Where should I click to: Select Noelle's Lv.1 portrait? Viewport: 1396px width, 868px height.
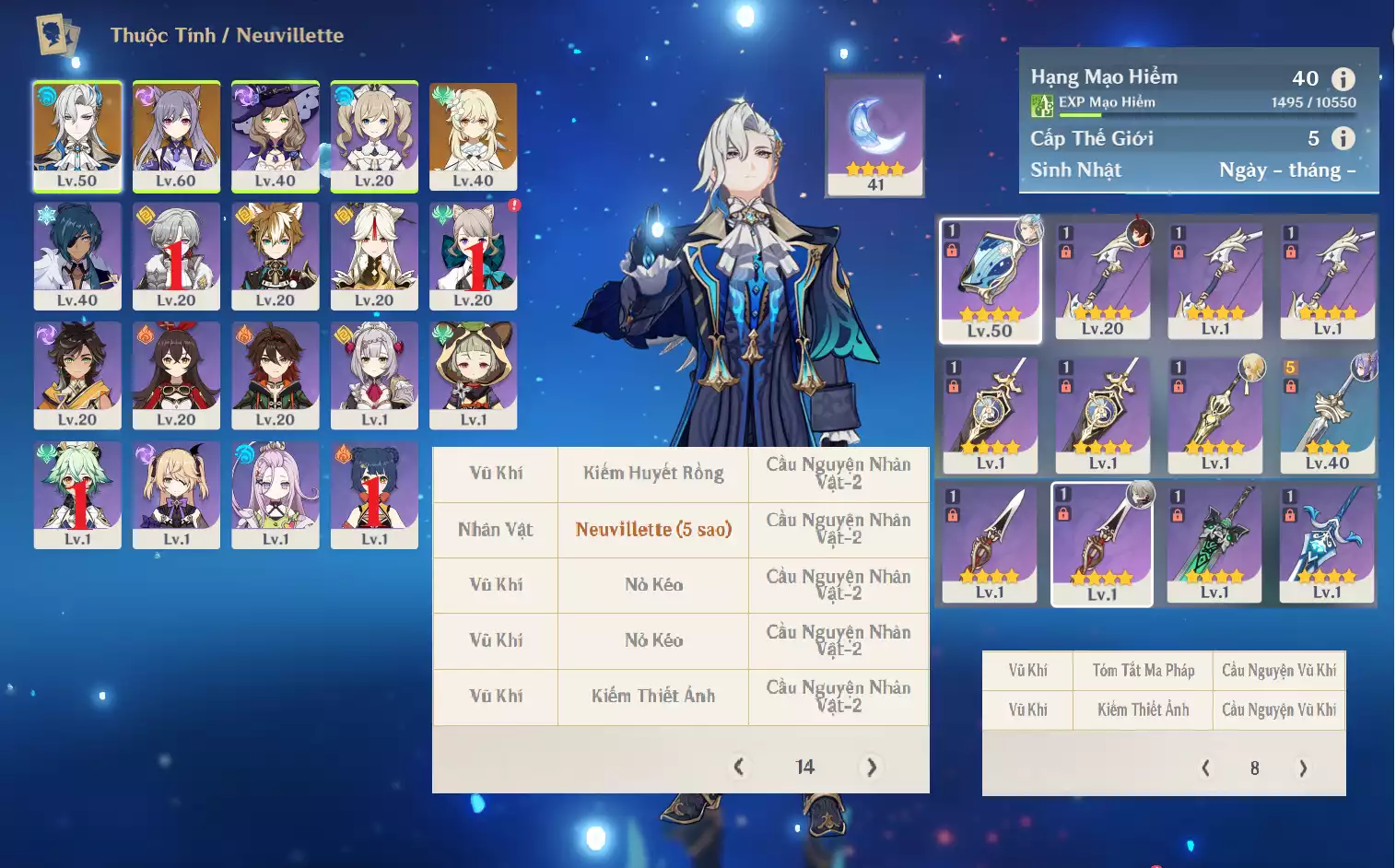[x=374, y=375]
